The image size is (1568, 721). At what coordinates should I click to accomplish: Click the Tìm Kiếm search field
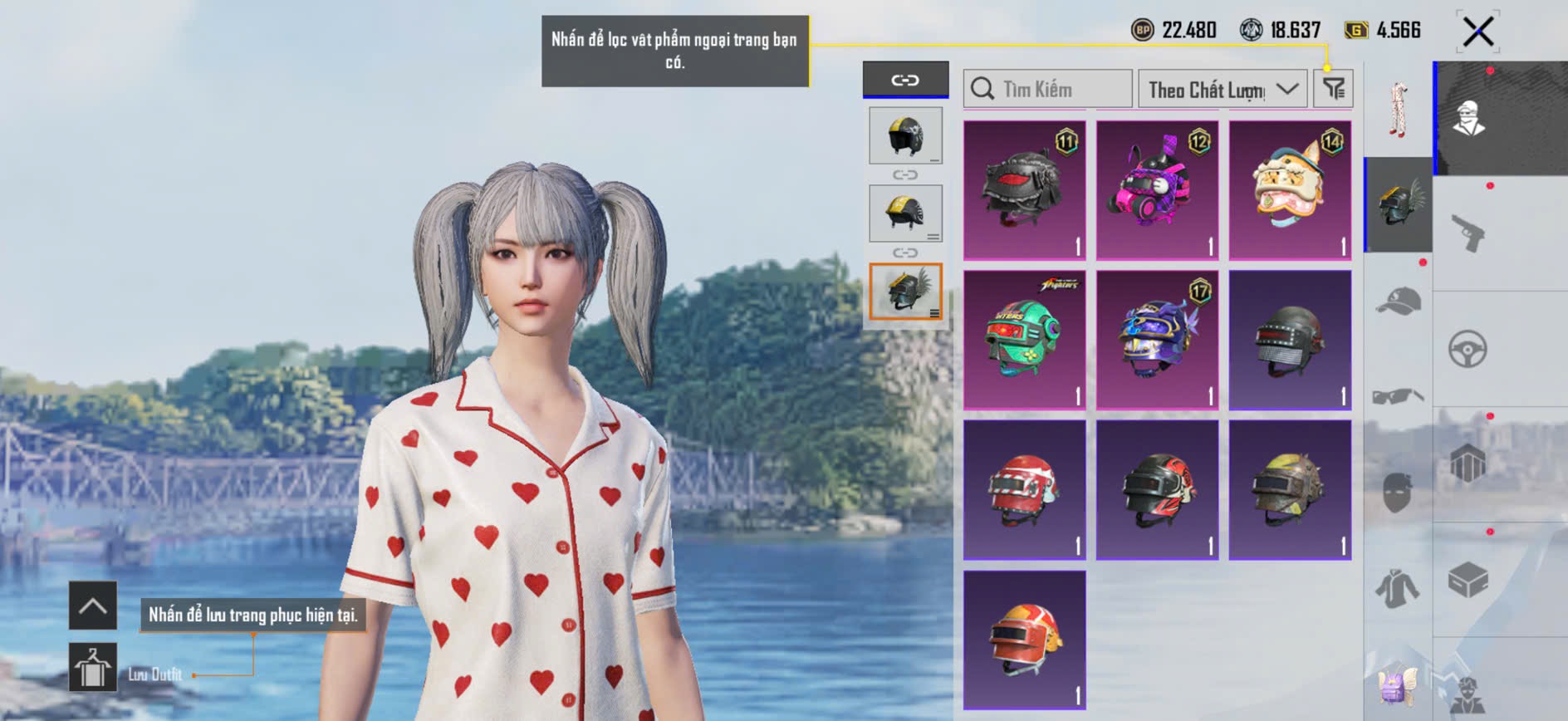pyautogui.click(x=1048, y=89)
